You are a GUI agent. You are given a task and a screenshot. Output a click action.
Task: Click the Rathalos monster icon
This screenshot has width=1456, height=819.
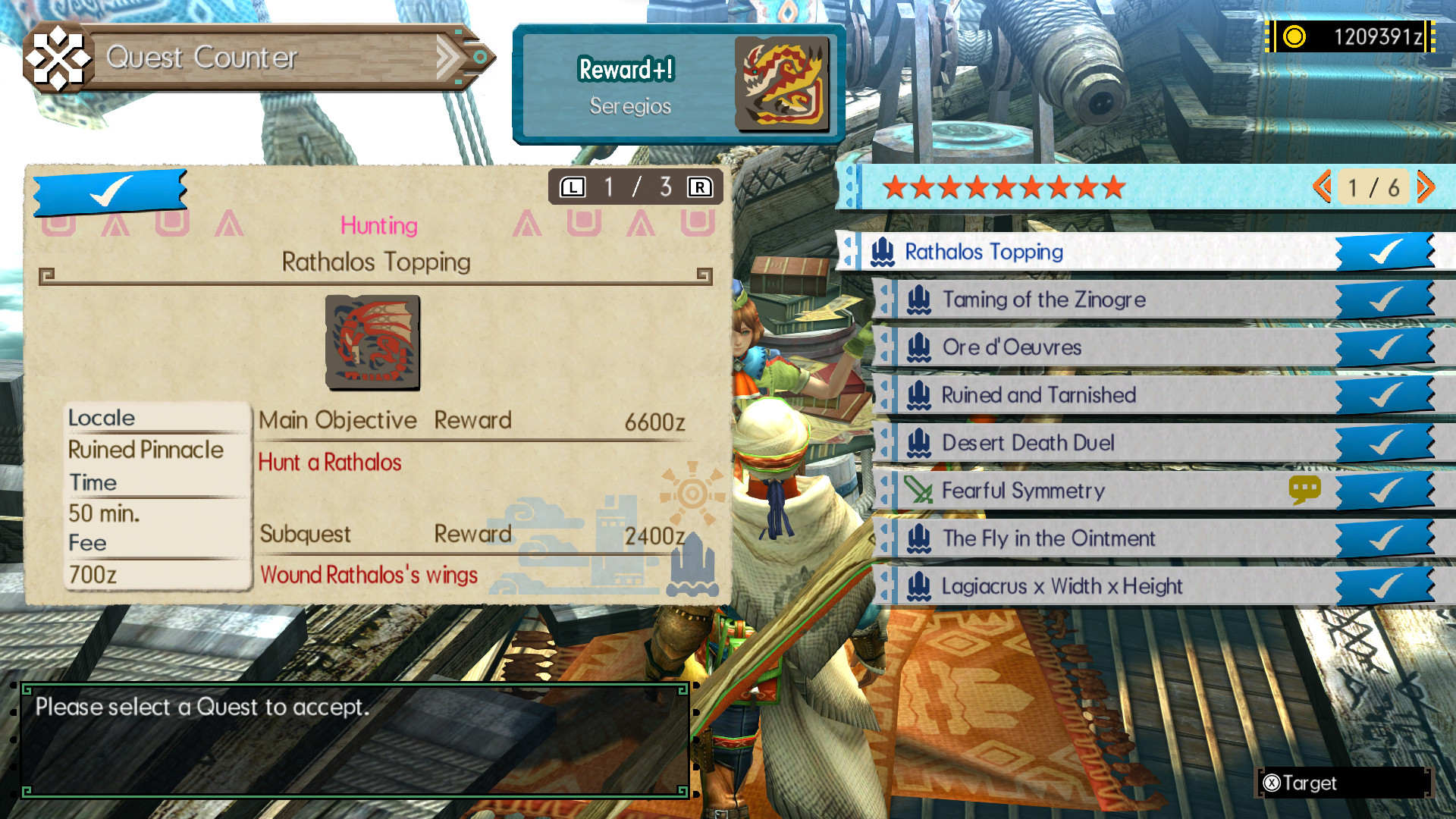point(372,343)
